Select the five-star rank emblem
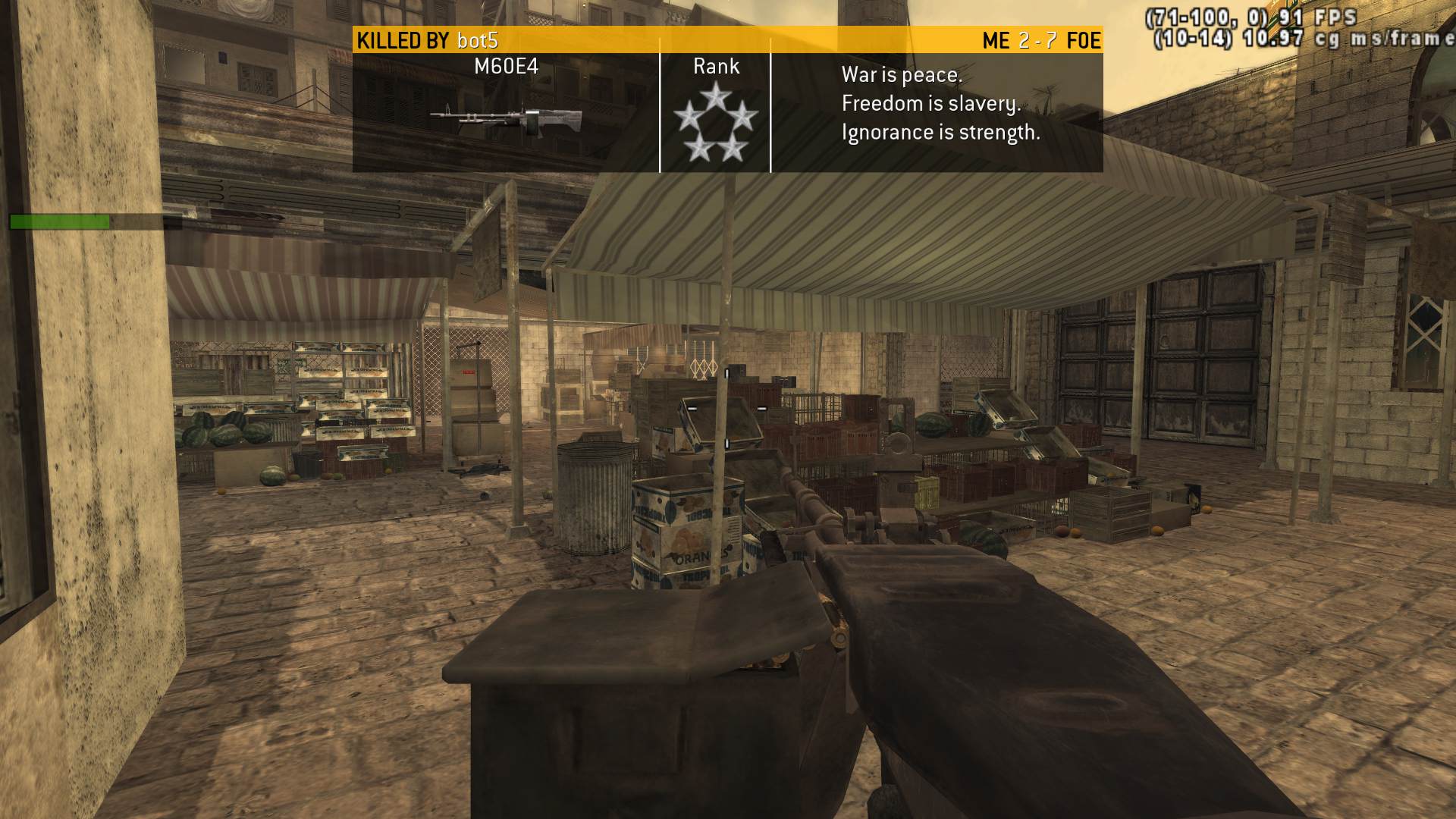The width and height of the screenshot is (1456, 819). tap(715, 124)
